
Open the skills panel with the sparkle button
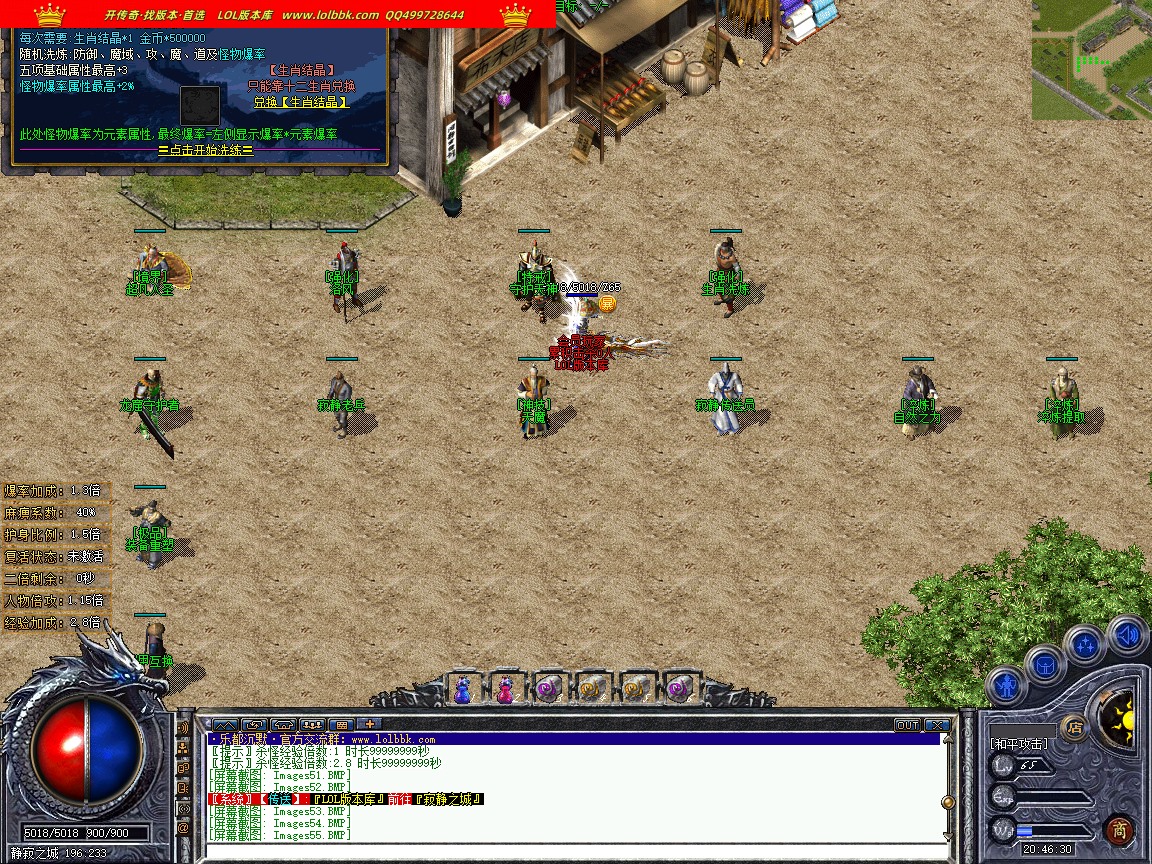pyautogui.click(x=1086, y=645)
